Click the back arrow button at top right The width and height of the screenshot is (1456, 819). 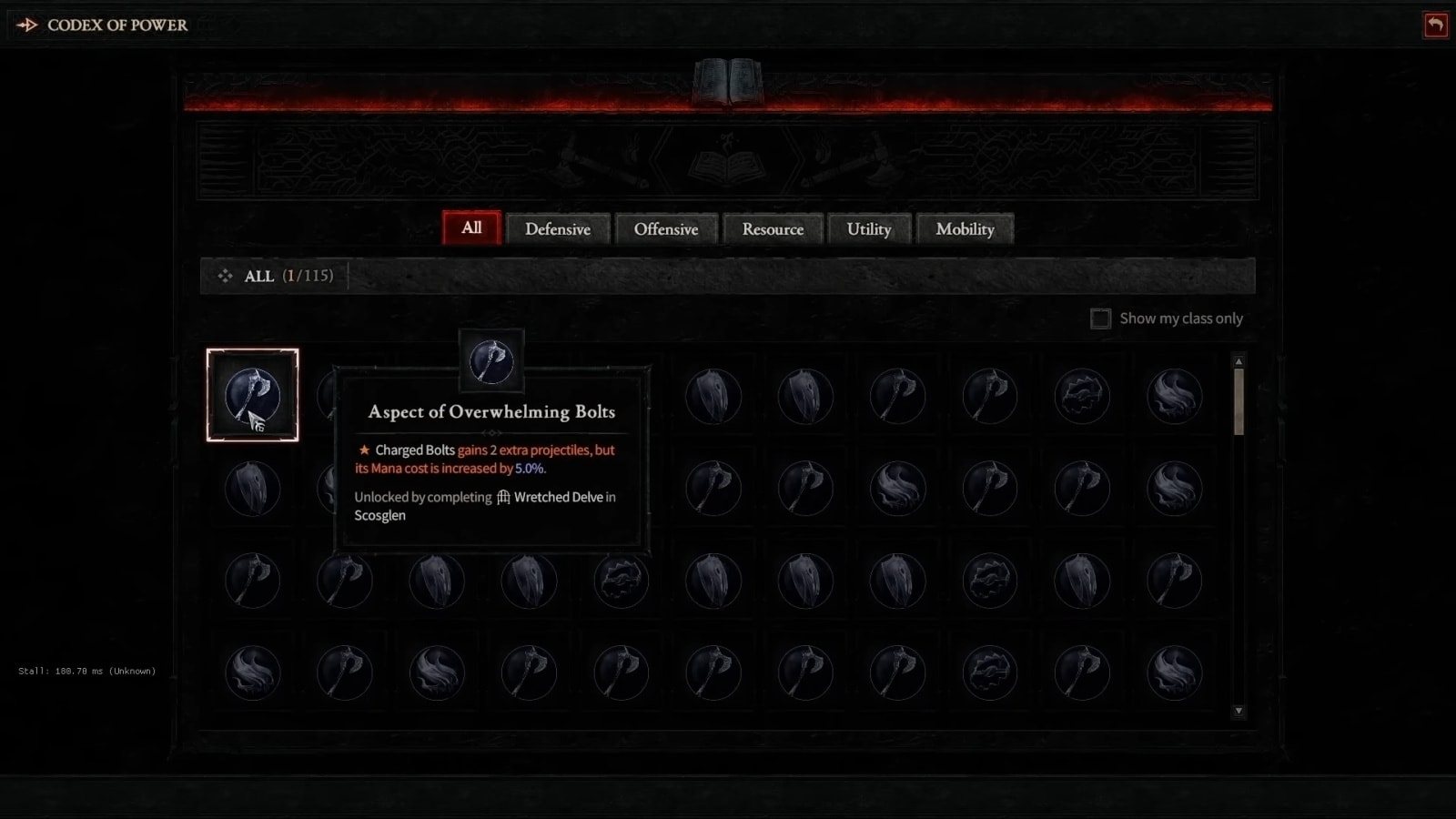tap(1436, 25)
